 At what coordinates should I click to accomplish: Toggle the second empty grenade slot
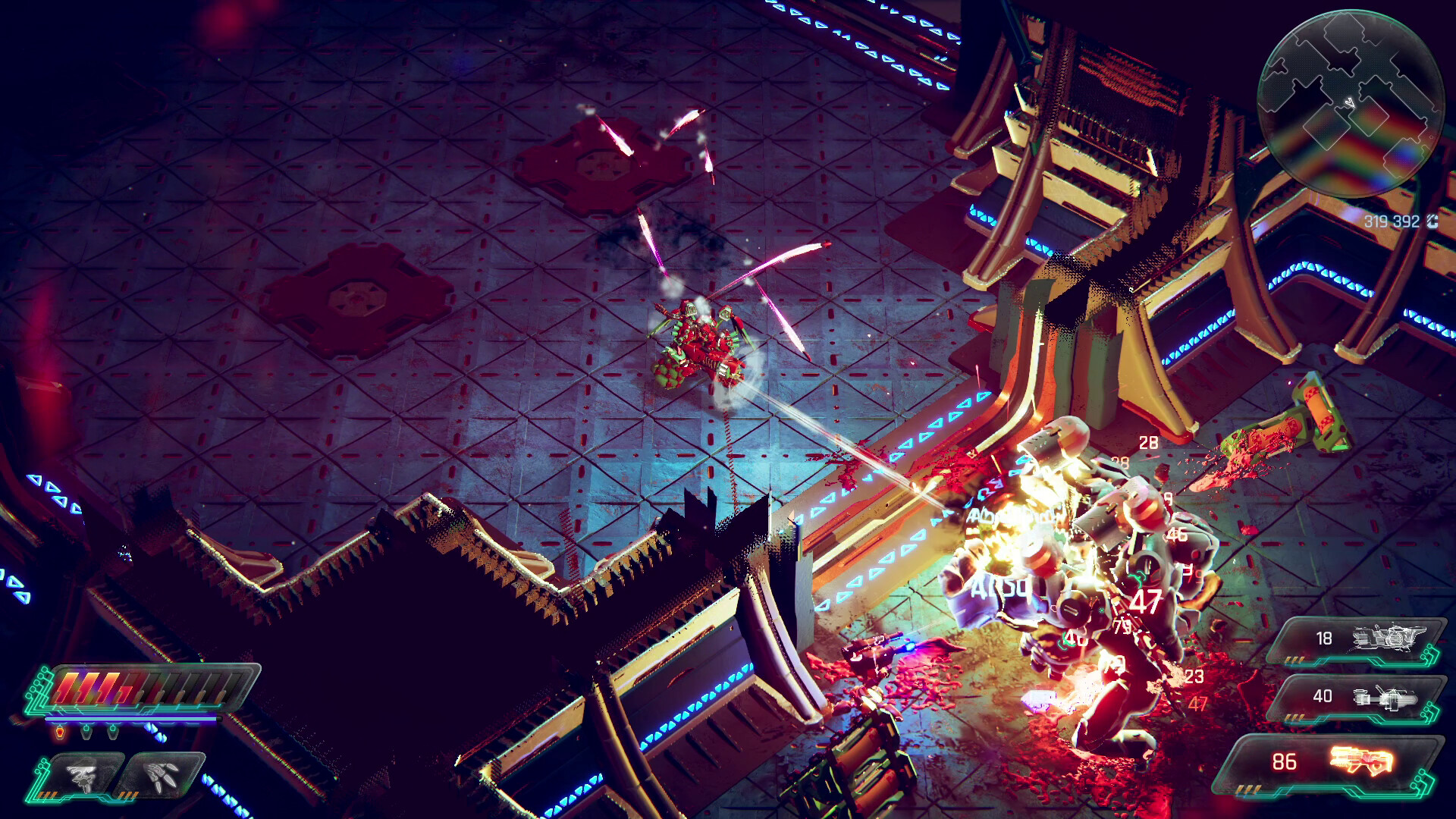pyautogui.click(x=111, y=732)
